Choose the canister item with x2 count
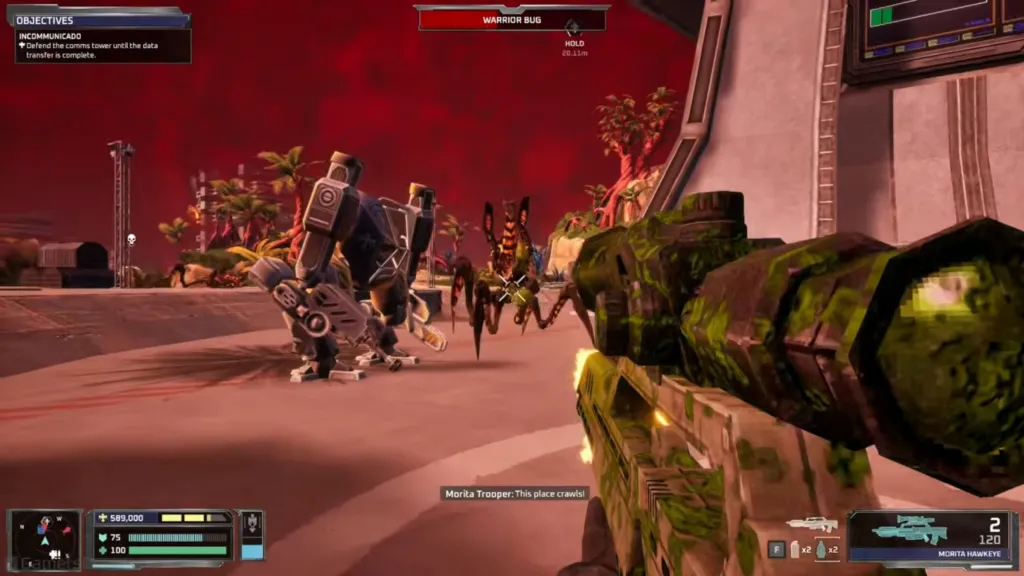The height and width of the screenshot is (576, 1024). click(x=797, y=549)
